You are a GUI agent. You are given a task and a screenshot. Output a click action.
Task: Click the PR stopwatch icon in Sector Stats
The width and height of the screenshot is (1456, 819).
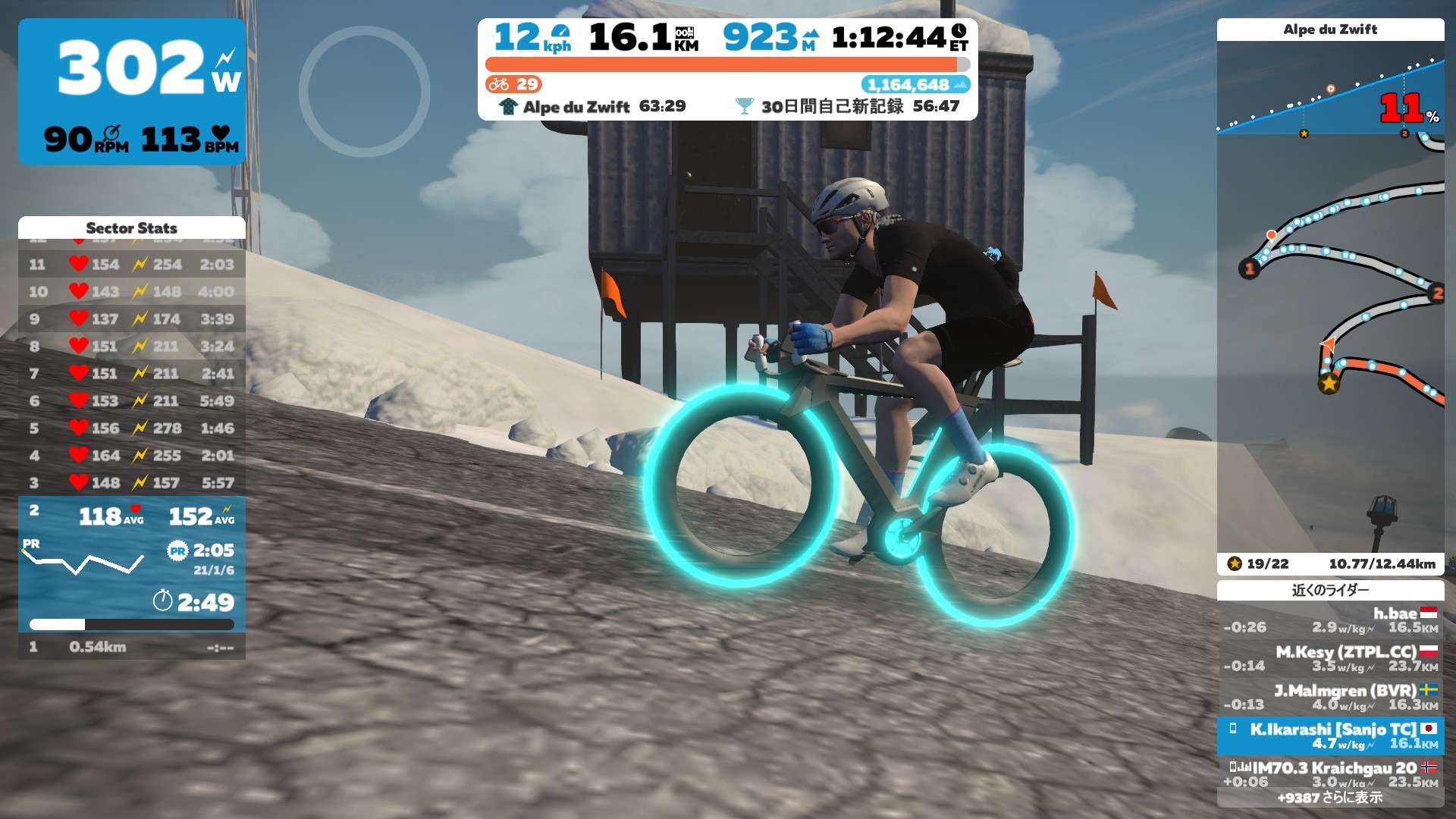178,551
